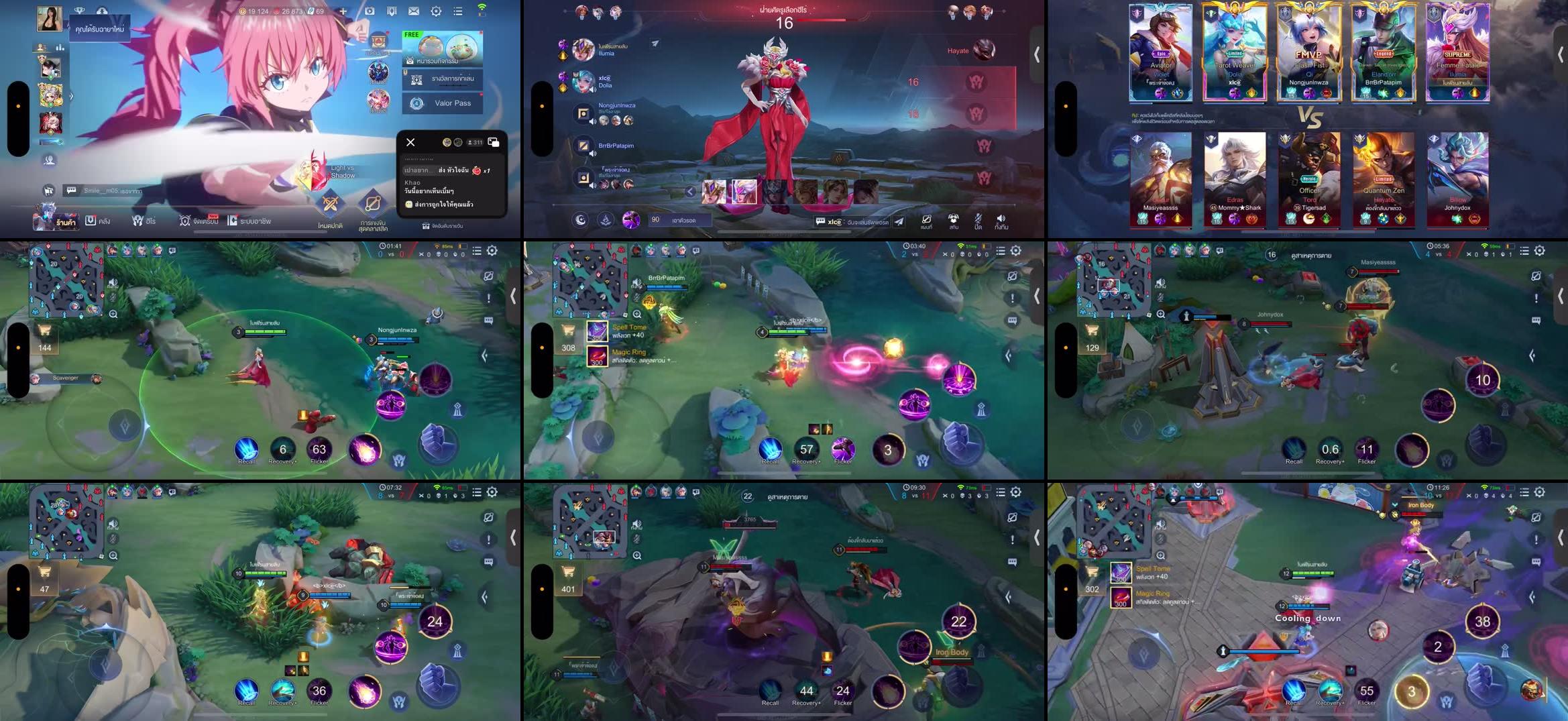Open the in-game shop cart icon
The image size is (1568, 721).
44,329
